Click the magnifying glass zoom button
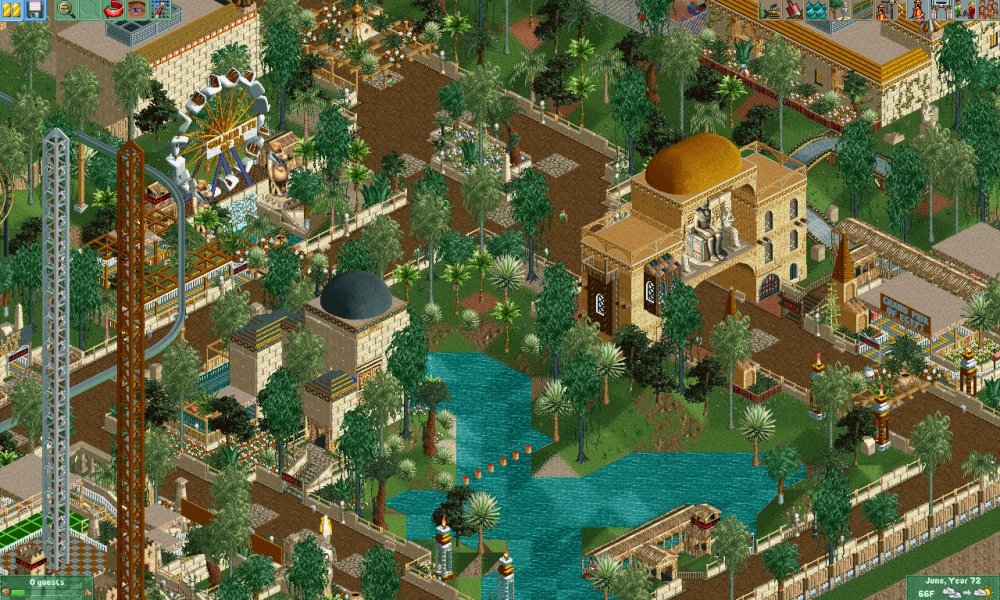 point(67,9)
